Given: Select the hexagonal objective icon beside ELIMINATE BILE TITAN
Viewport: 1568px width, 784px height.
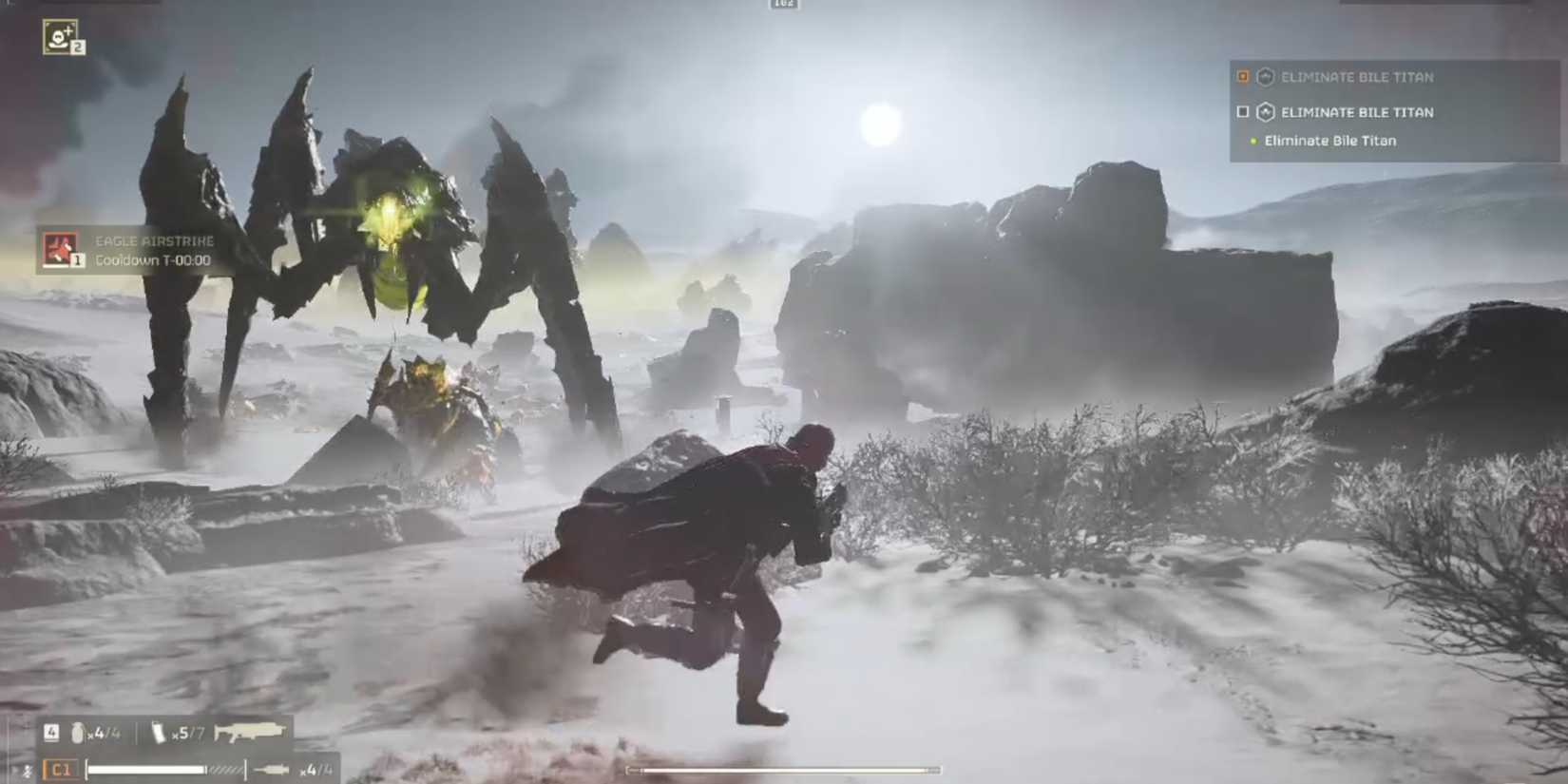Looking at the screenshot, I should [x=1263, y=77].
